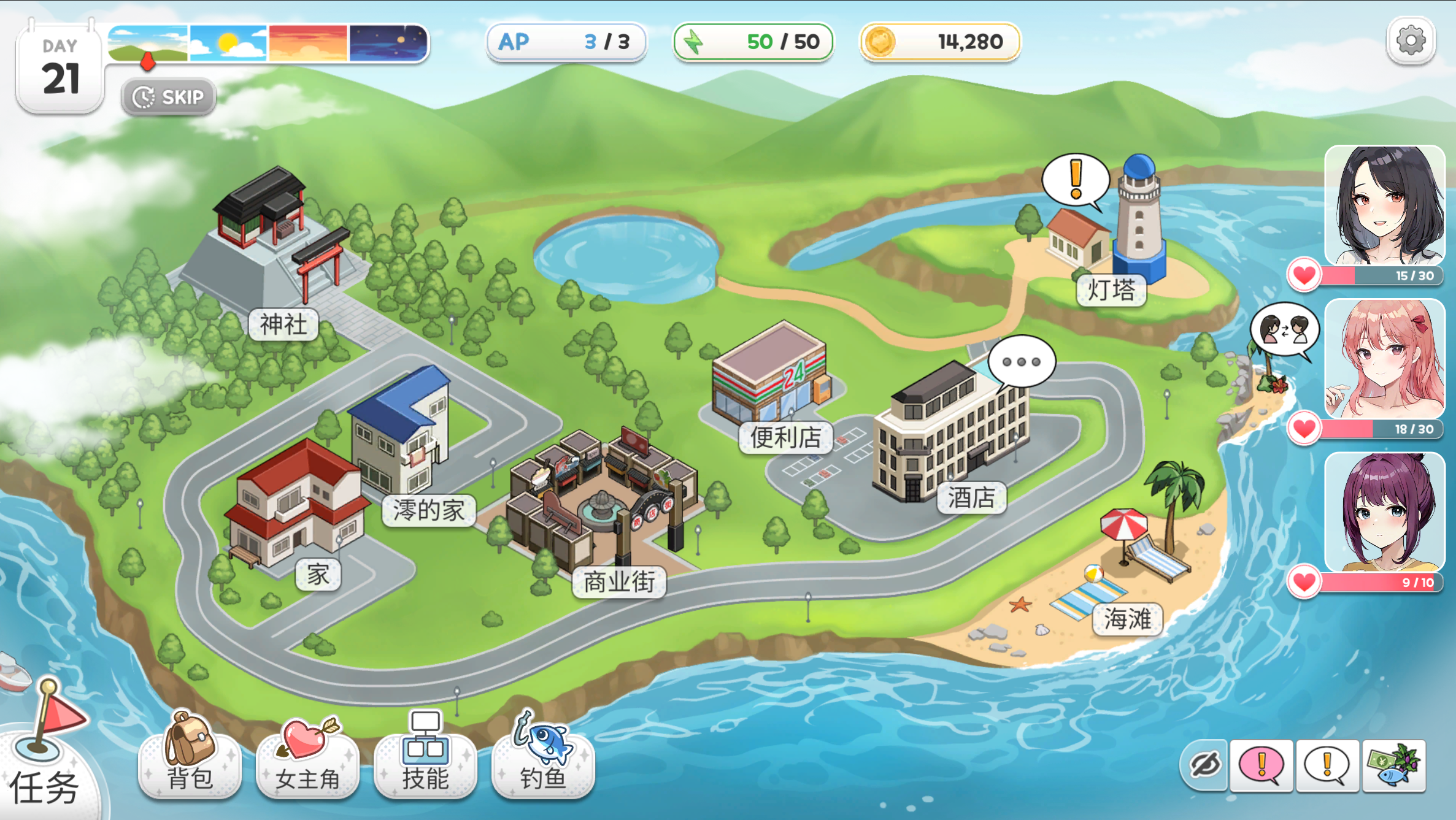Visit 澪的家 on the map
Screen dimensions: 1456x820
428,510
